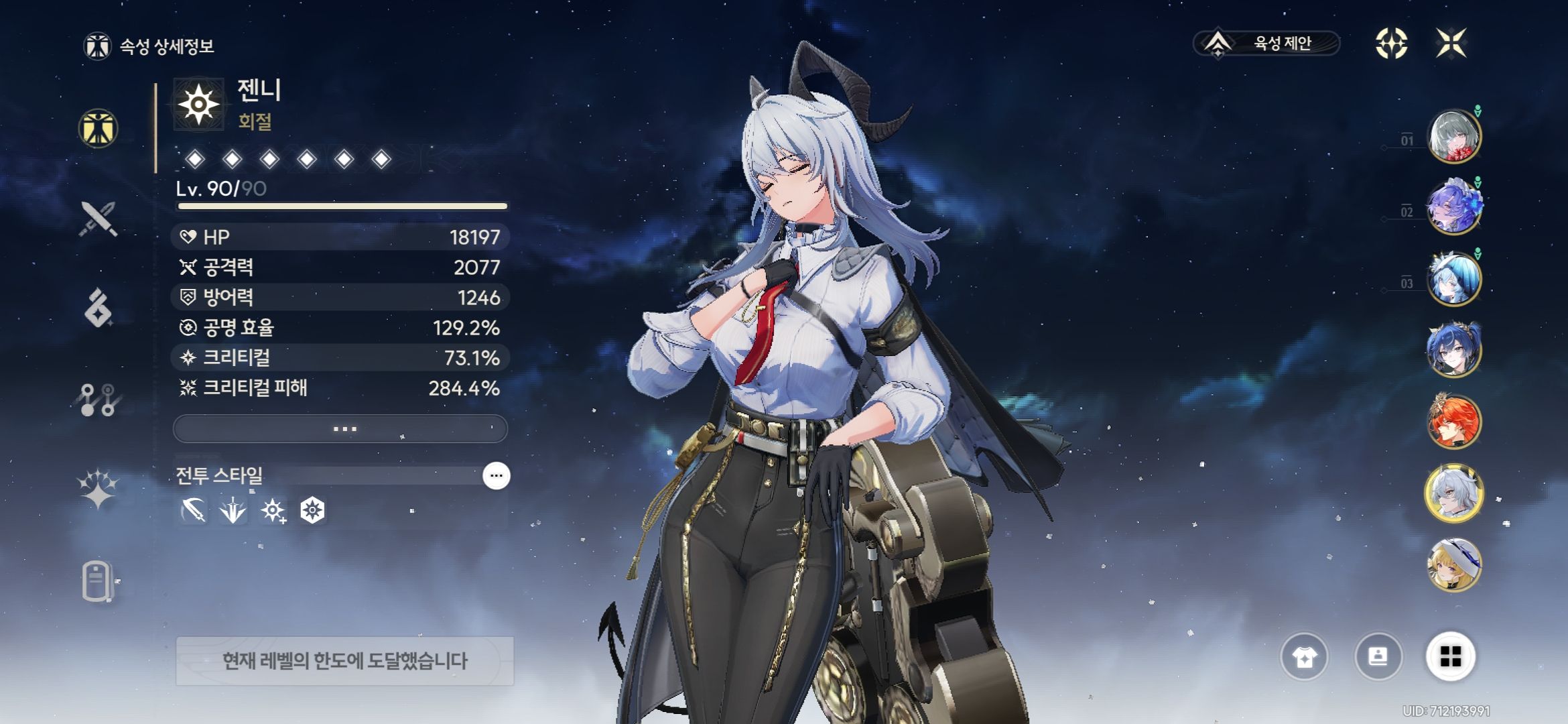
Task: Switch to the red-haired character portrait
Action: 1453,422
